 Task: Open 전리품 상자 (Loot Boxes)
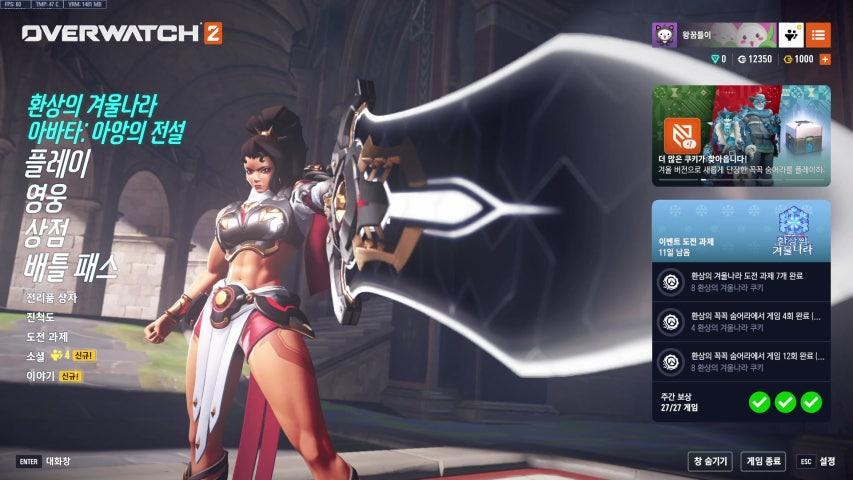coord(52,298)
